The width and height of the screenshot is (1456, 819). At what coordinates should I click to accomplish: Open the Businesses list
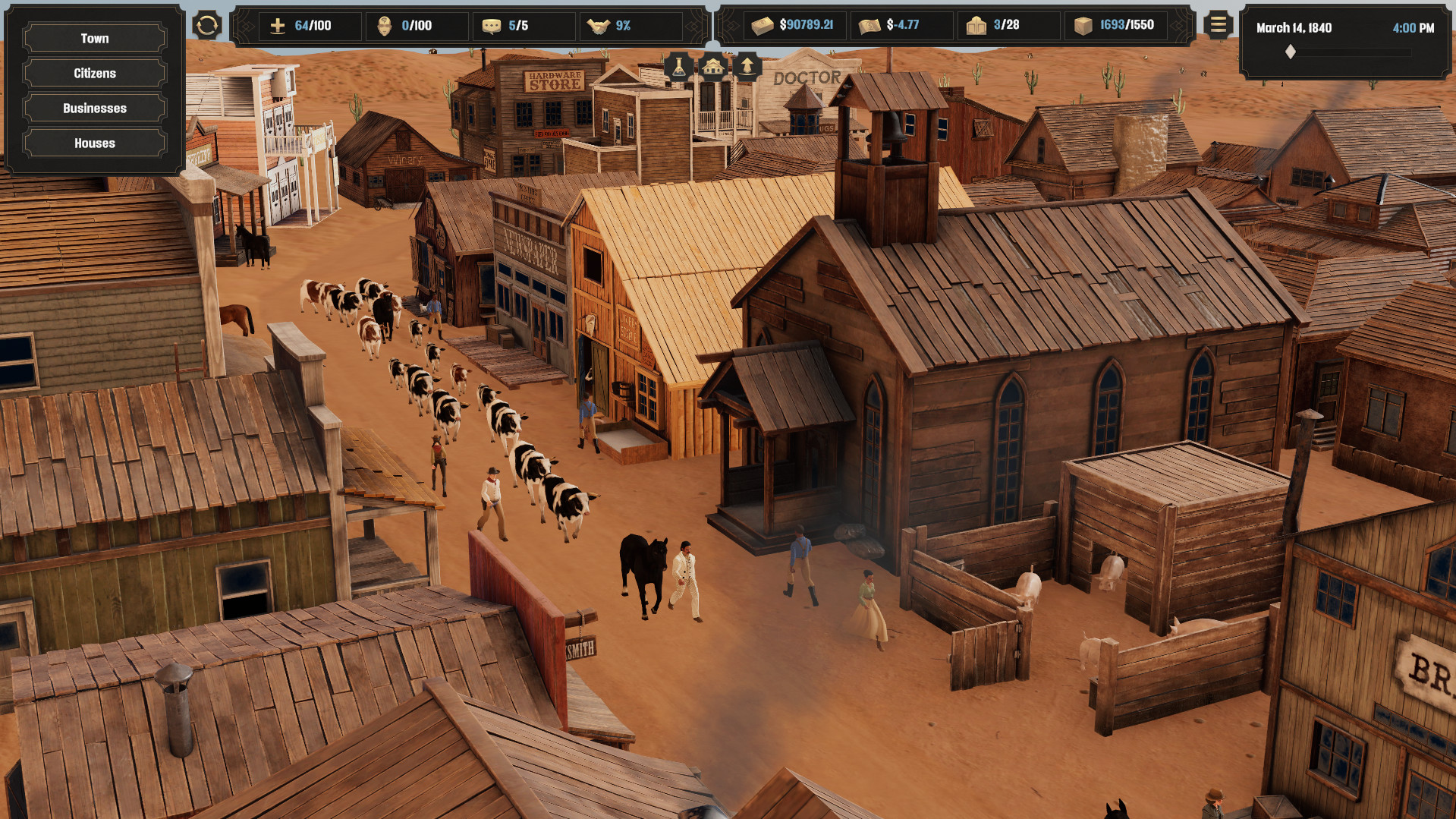(x=94, y=108)
